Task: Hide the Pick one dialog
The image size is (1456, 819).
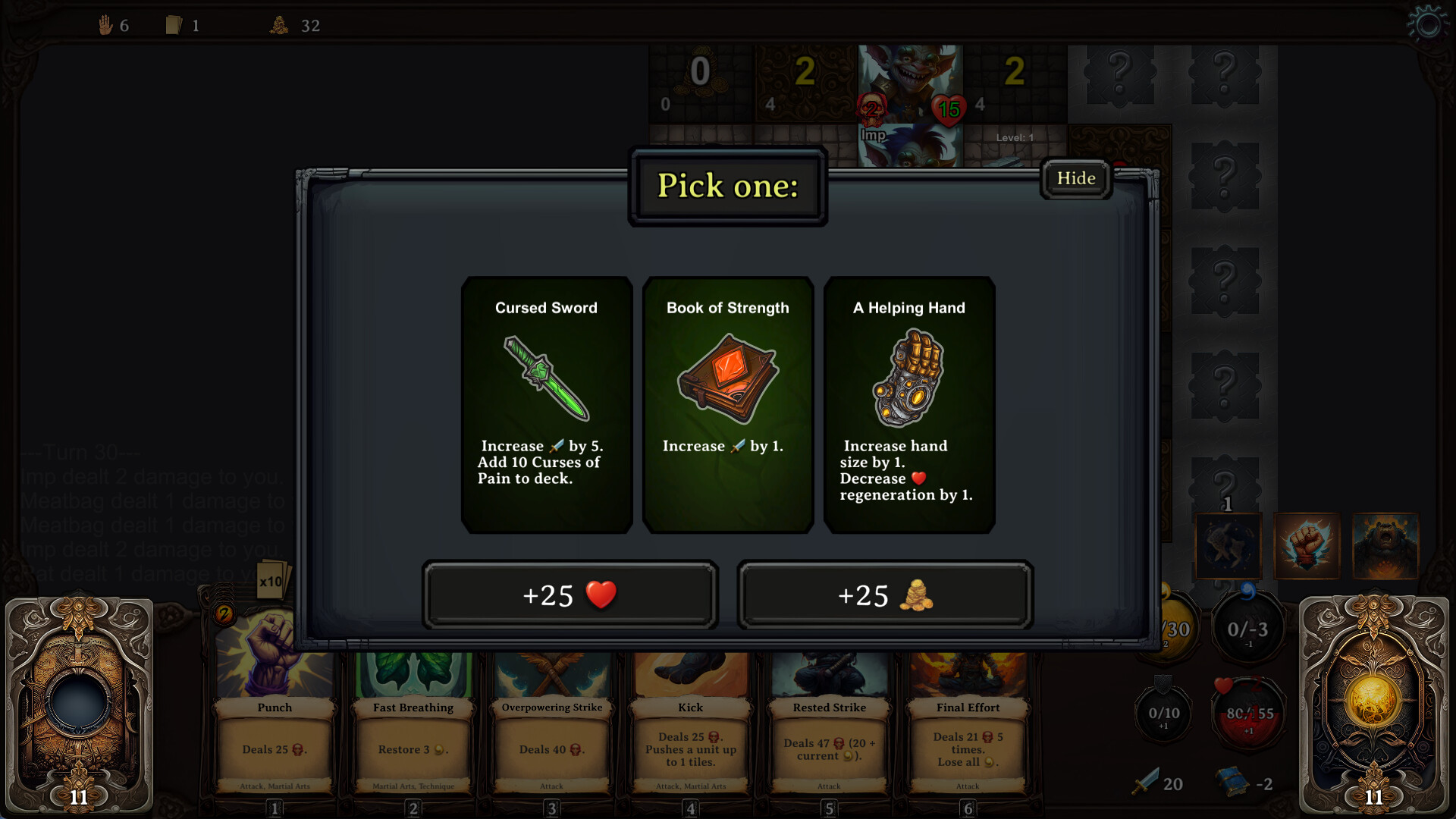Action: [1075, 179]
